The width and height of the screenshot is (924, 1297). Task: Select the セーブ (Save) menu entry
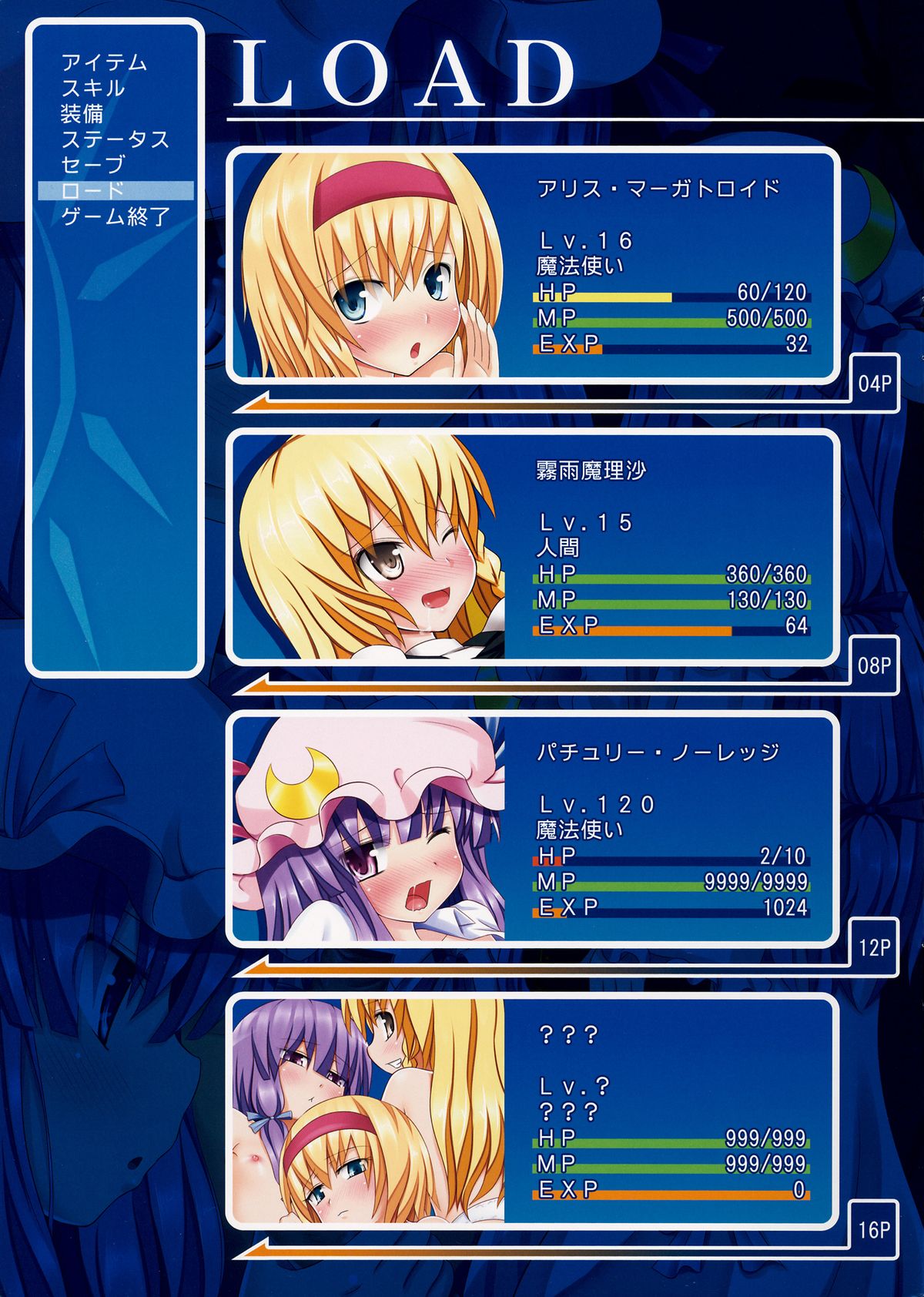point(92,165)
